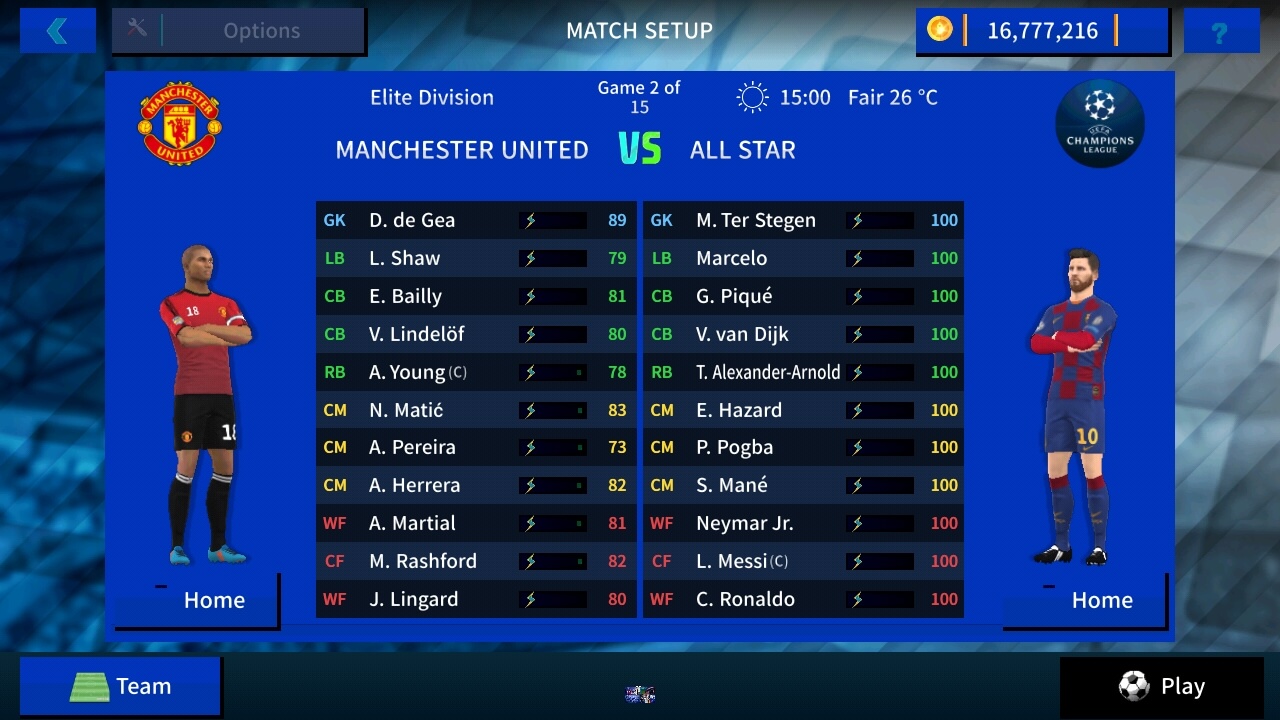Image resolution: width=1280 pixels, height=720 pixels.
Task: Click the Champions League badge
Action: tap(1099, 124)
